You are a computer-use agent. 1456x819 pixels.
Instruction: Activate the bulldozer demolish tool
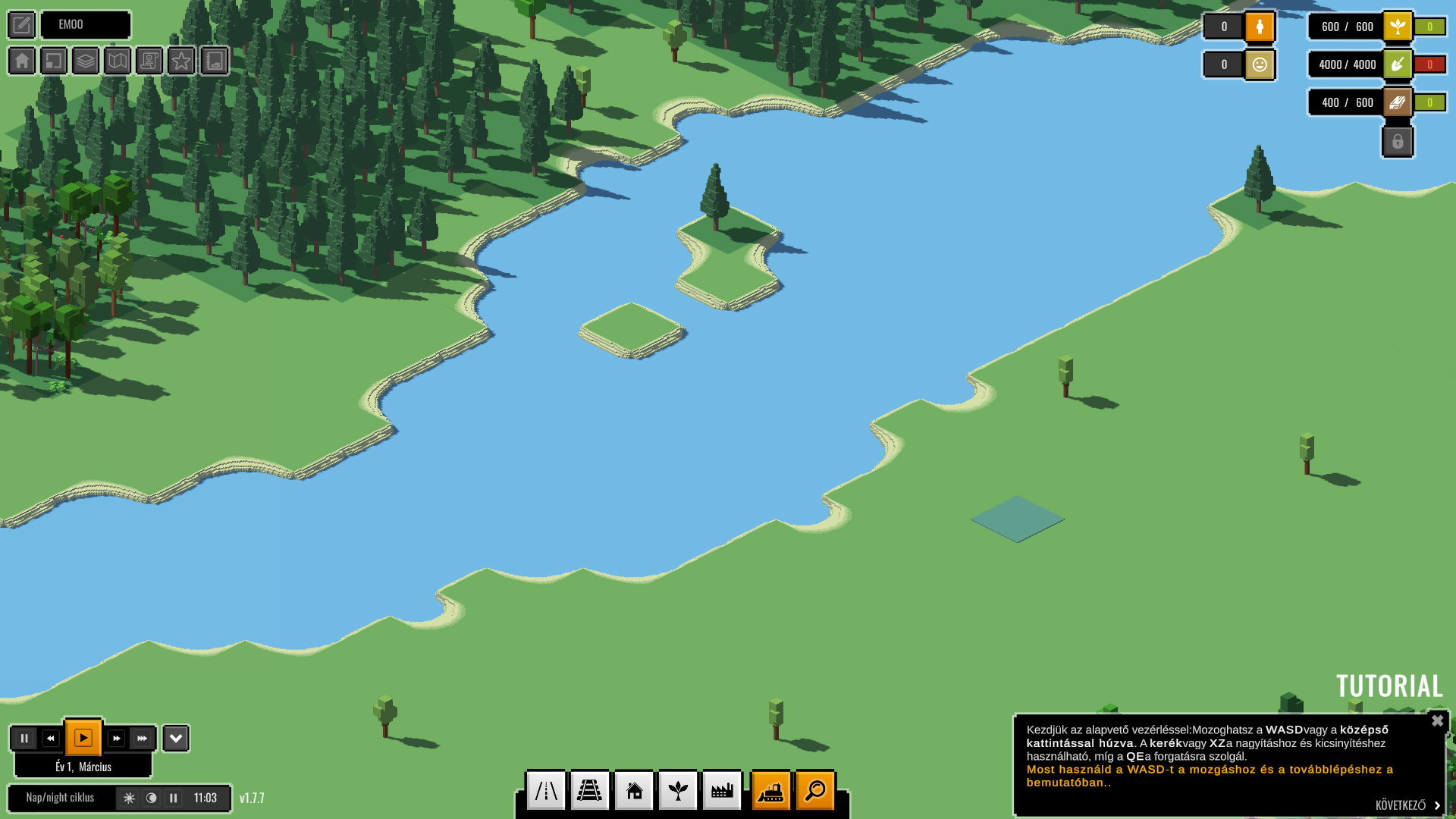coord(771,791)
